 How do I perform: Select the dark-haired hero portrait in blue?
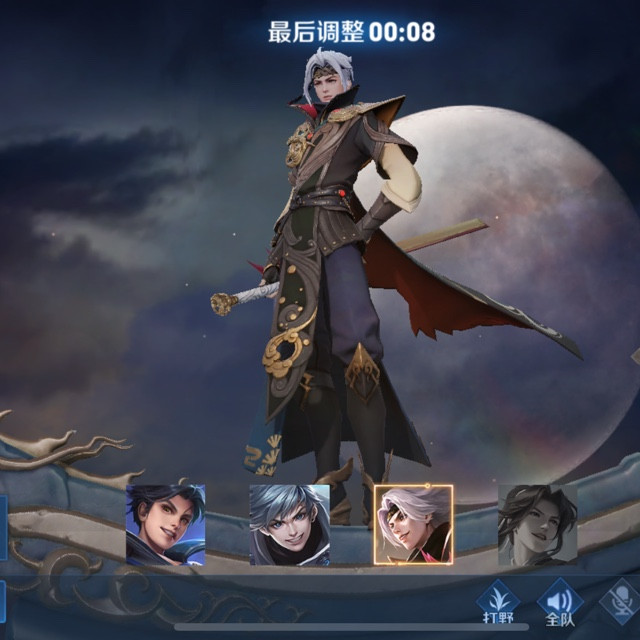(x=165, y=524)
